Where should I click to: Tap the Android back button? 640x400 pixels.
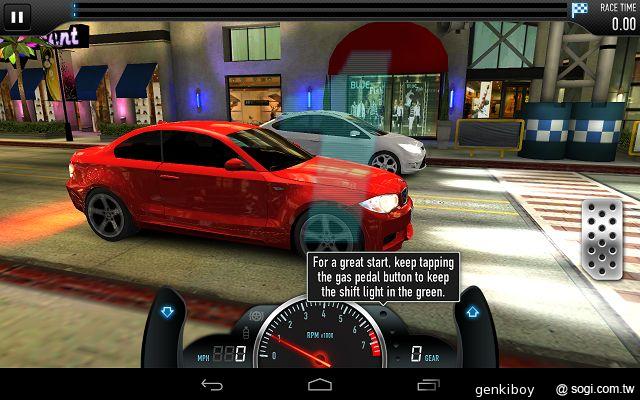point(212,384)
